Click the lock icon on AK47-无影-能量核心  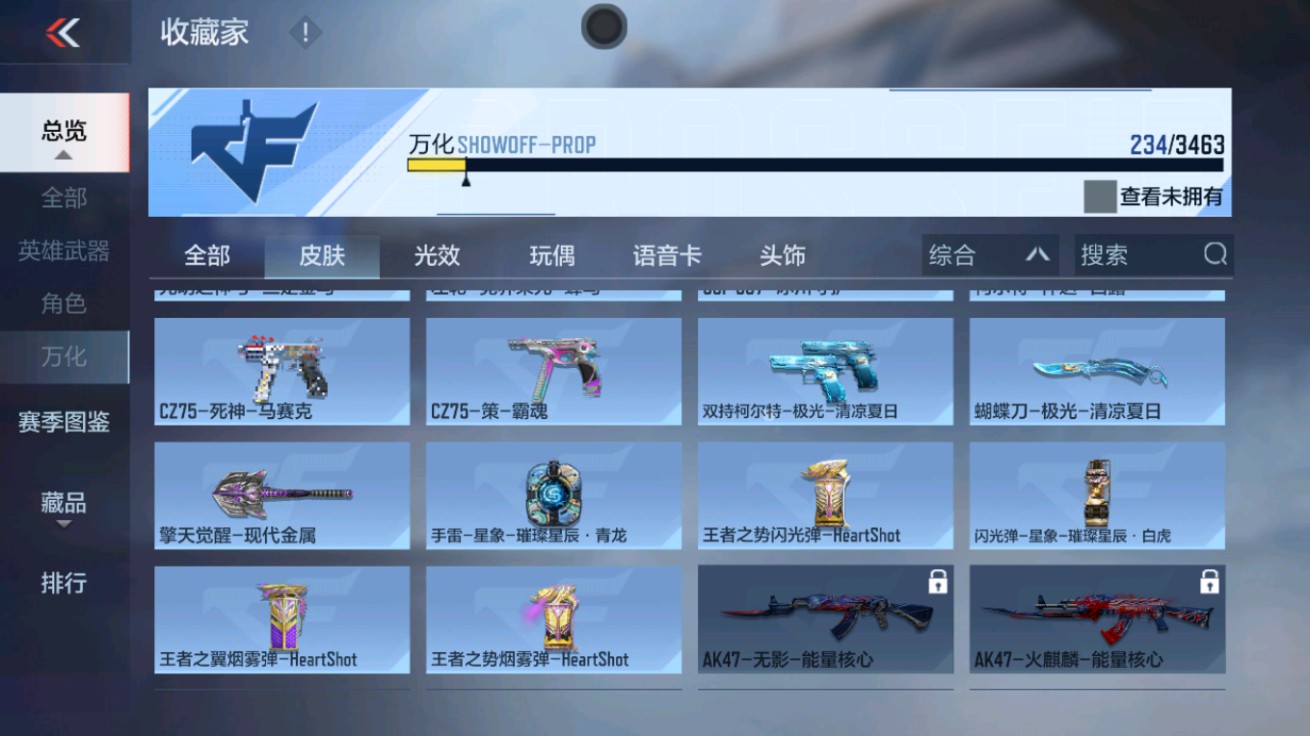click(936, 583)
